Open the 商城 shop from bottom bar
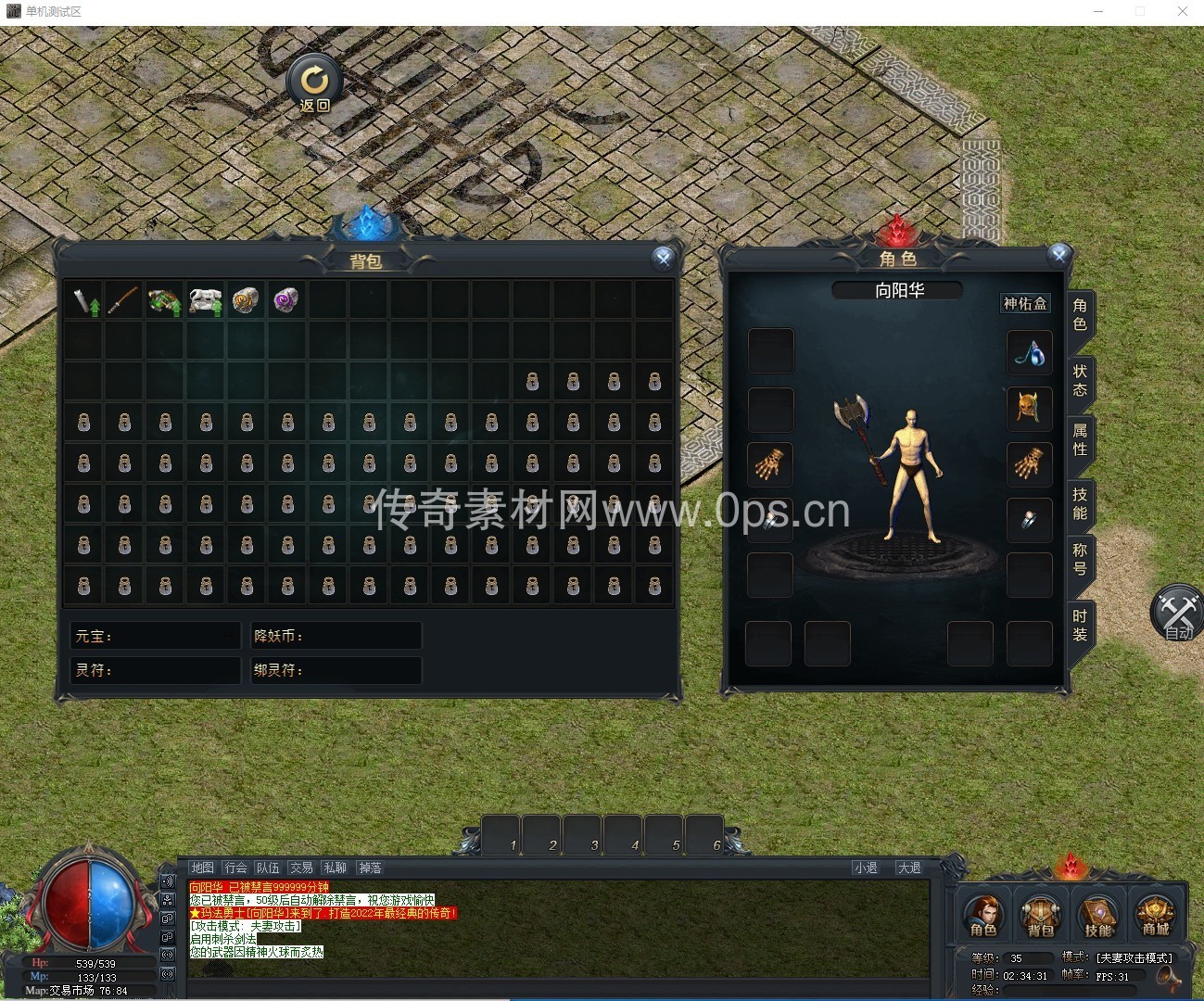This screenshot has width=1204, height=1001. pyautogui.click(x=1155, y=916)
